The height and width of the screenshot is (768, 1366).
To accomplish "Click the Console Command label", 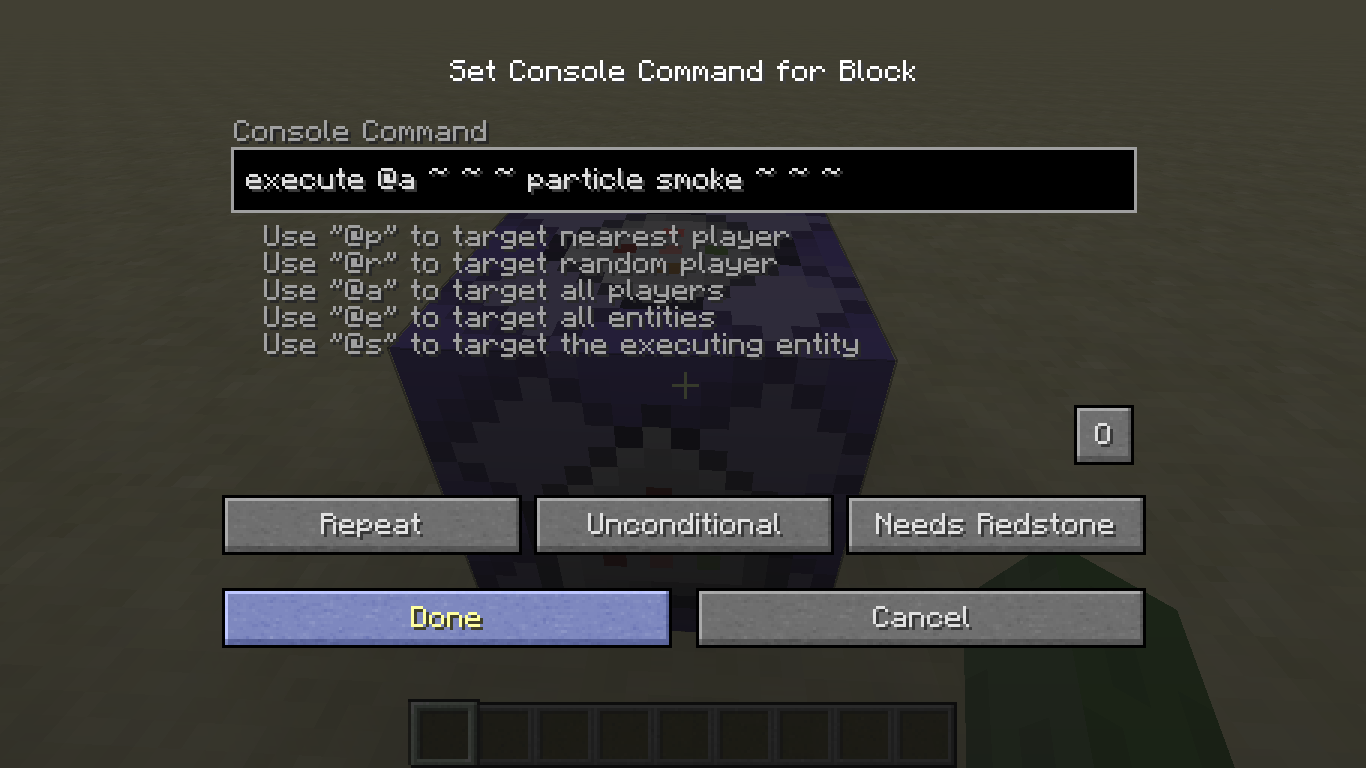I will [x=360, y=131].
